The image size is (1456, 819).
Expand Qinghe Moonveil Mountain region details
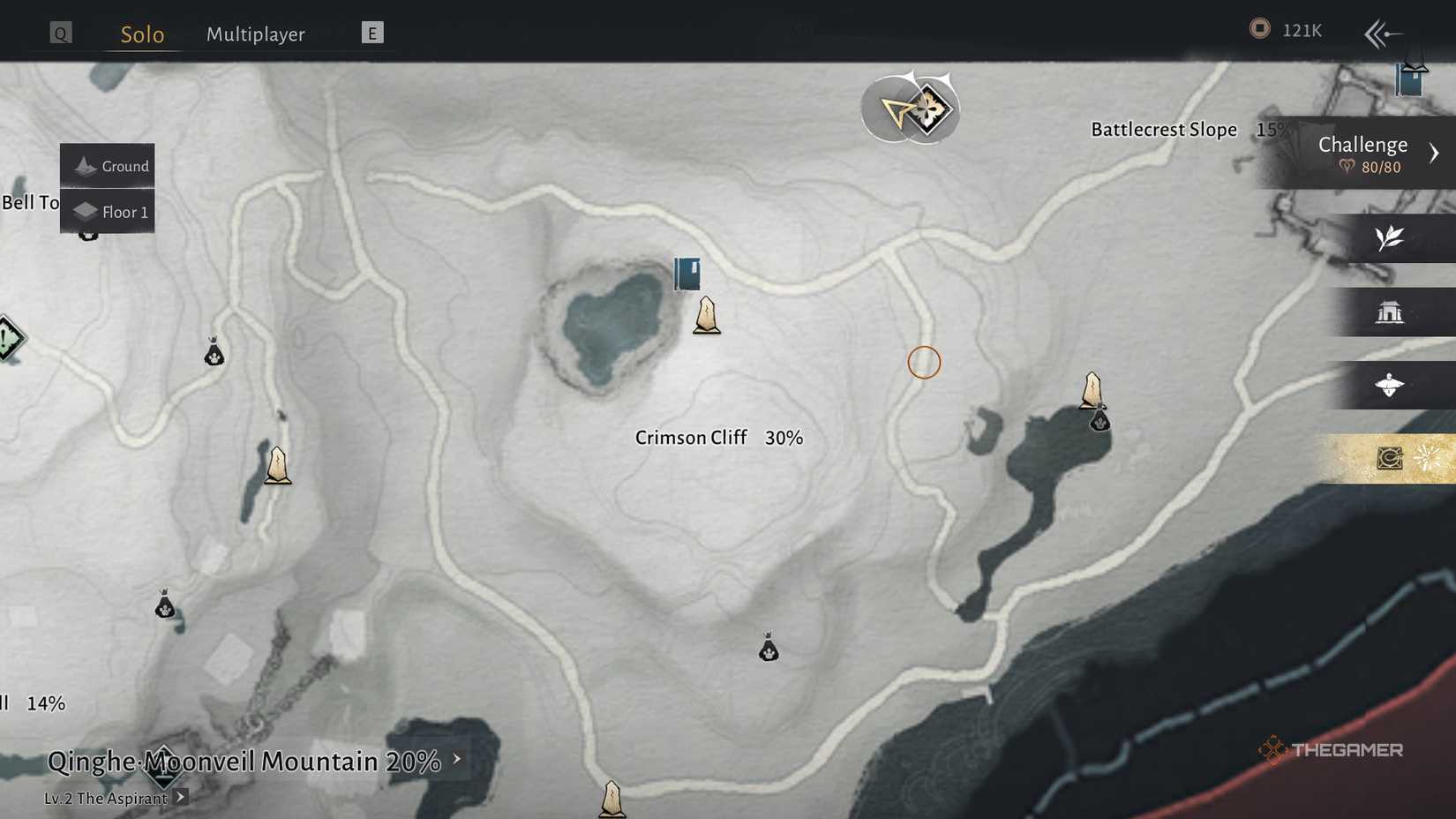247,760
